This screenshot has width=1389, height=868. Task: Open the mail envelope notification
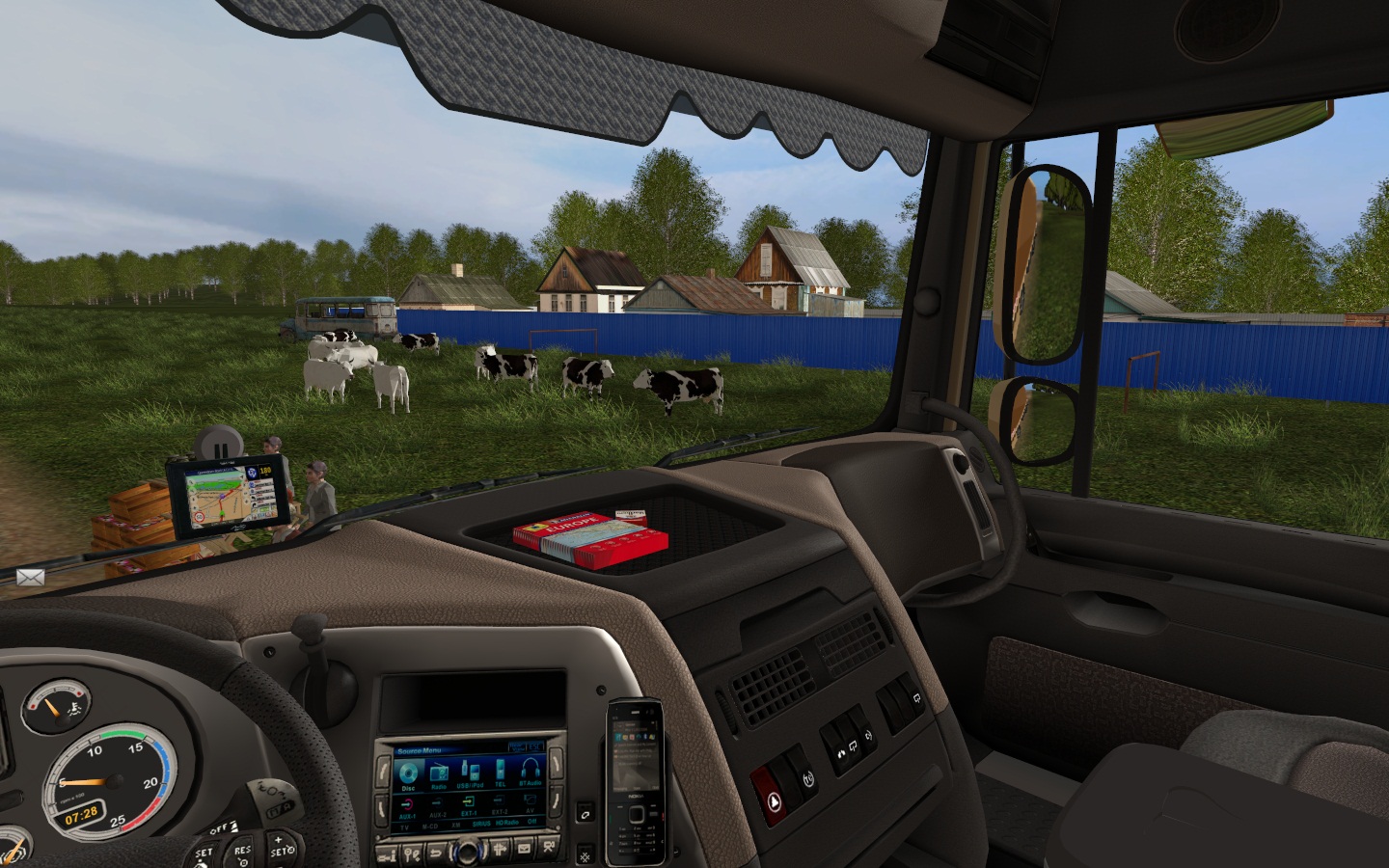[x=30, y=577]
